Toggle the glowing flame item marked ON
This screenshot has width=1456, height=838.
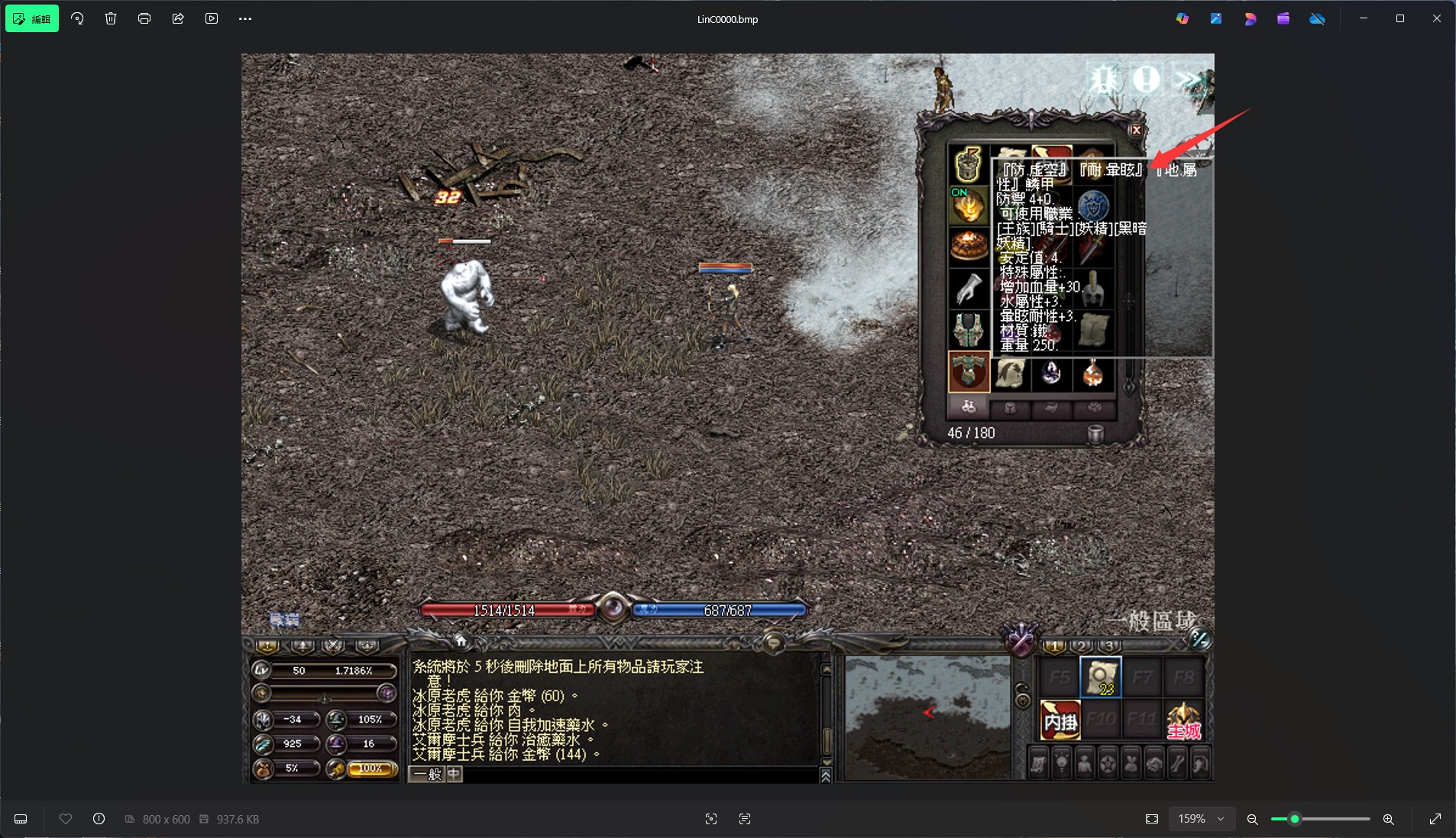[x=968, y=205]
